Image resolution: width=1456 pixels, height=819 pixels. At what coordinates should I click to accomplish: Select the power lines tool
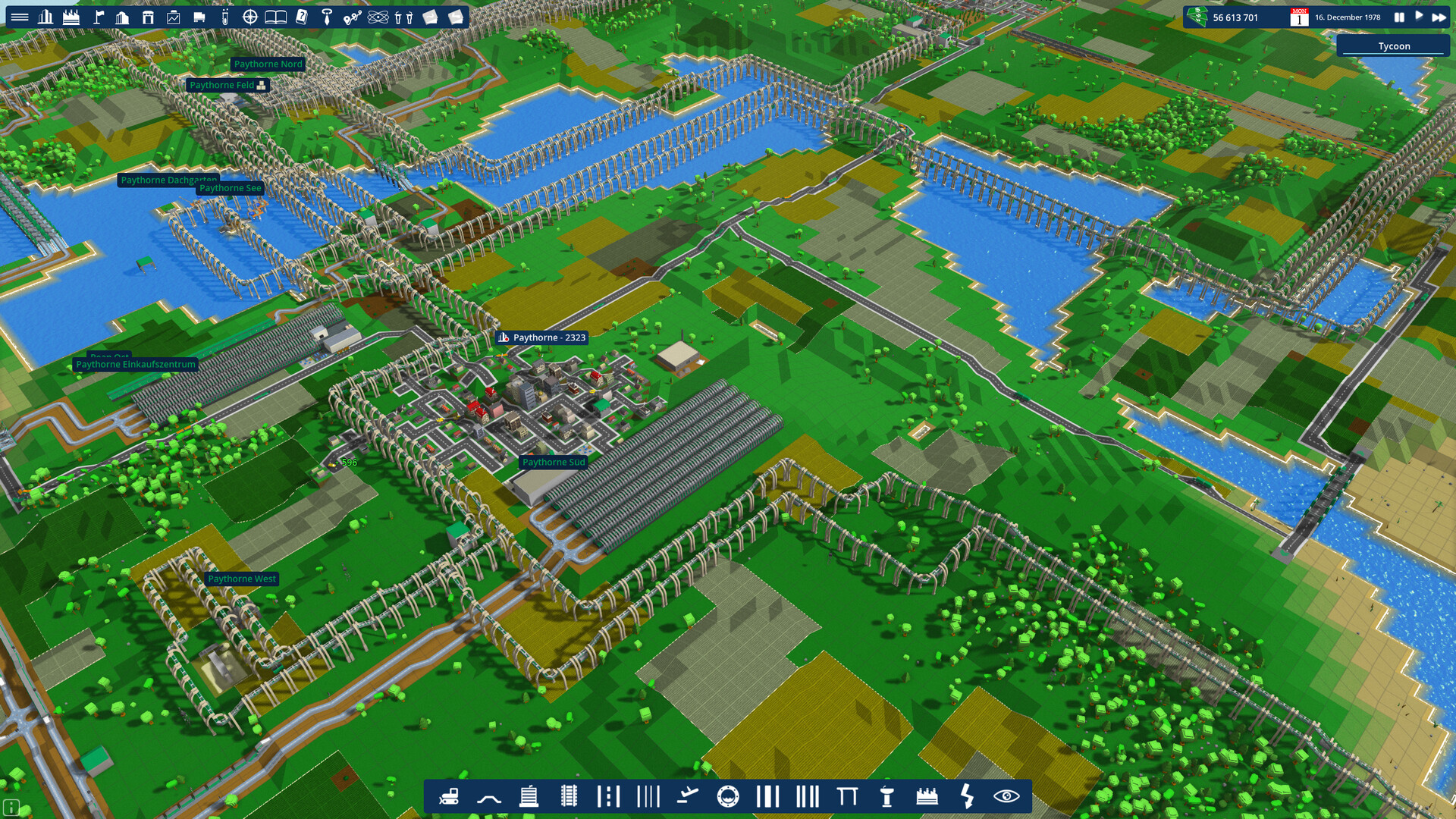pos(968,796)
